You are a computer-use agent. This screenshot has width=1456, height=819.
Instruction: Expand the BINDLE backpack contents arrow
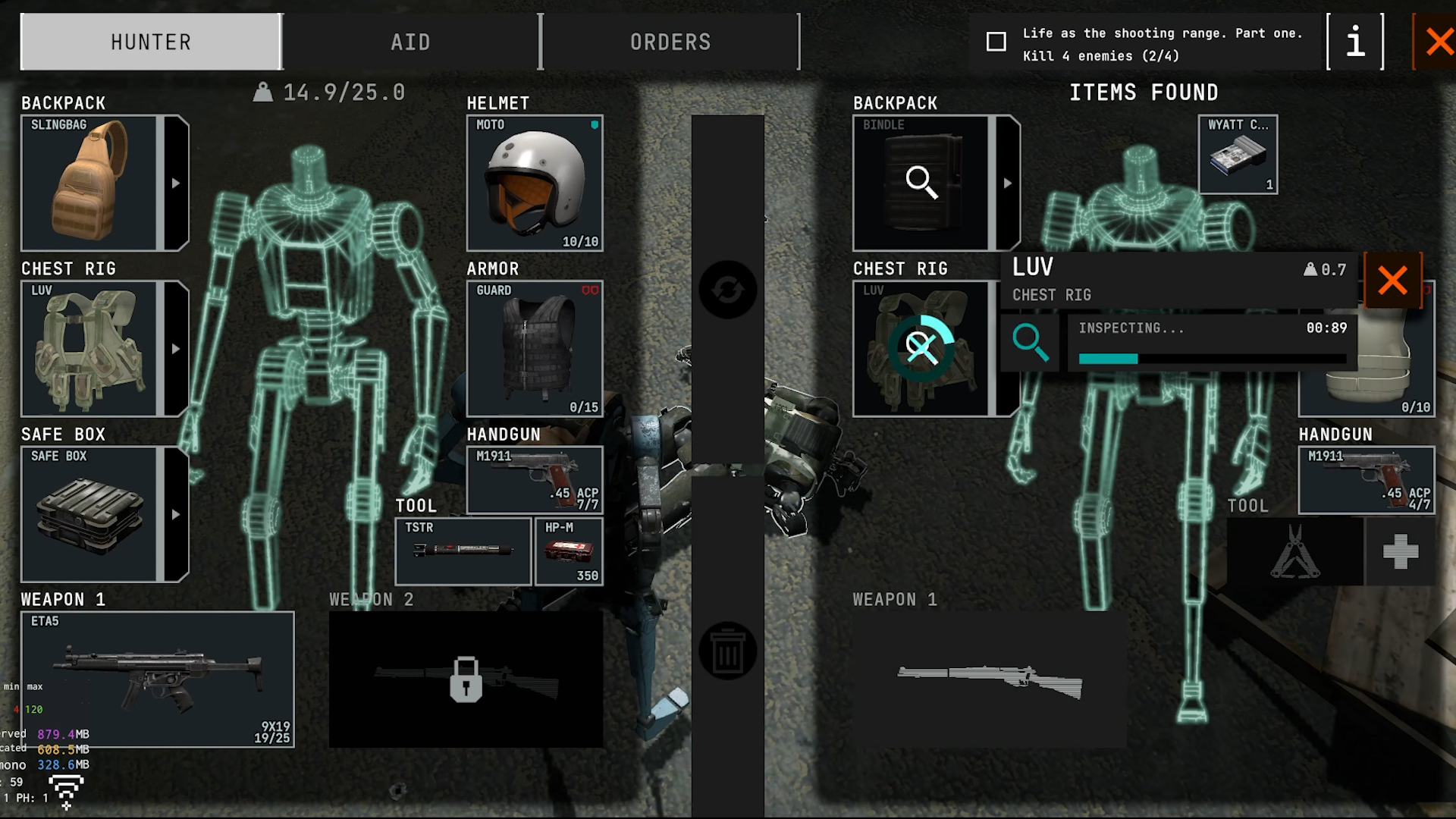pyautogui.click(x=1008, y=182)
